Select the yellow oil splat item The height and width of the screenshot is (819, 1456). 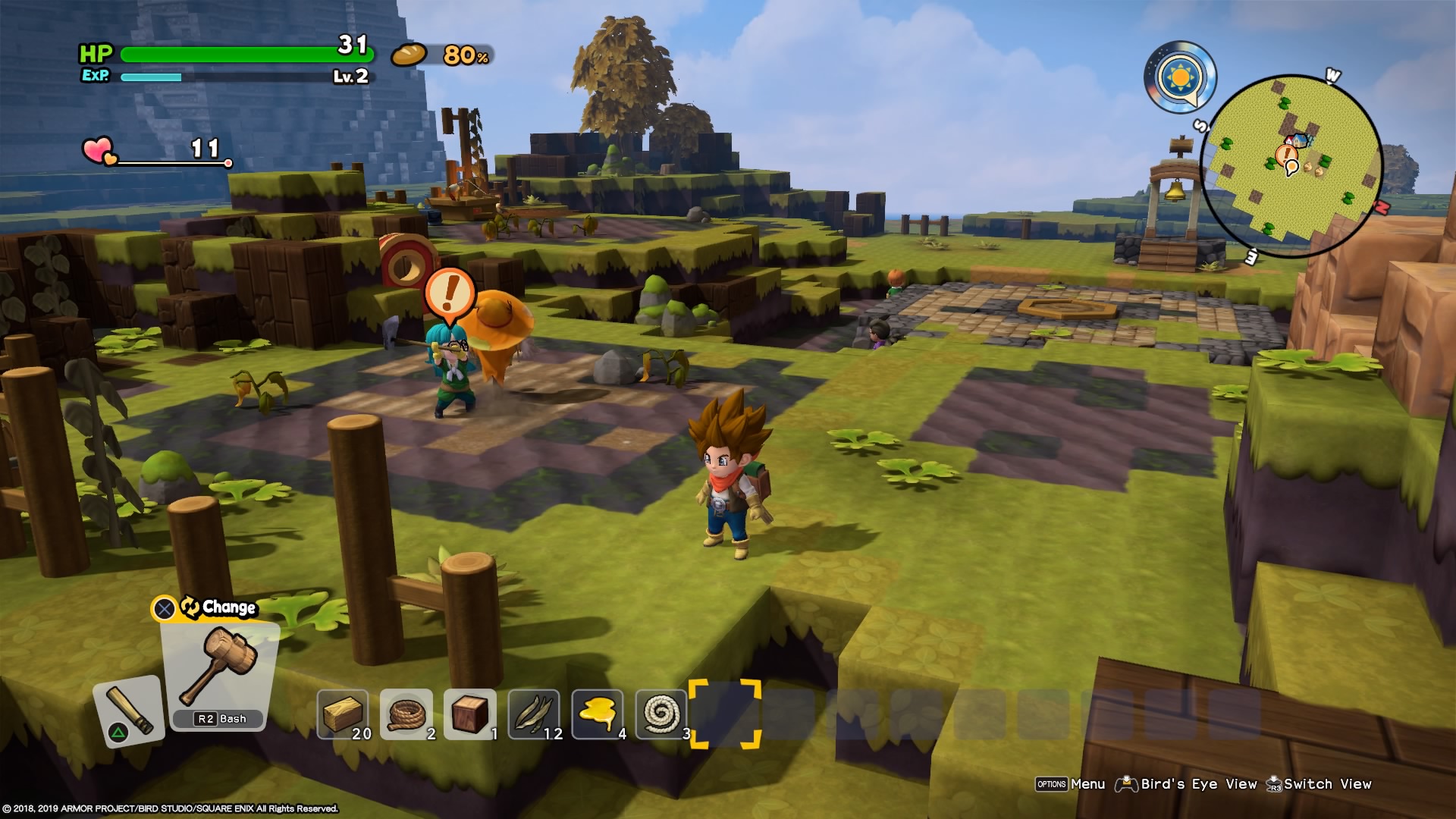pos(598,714)
